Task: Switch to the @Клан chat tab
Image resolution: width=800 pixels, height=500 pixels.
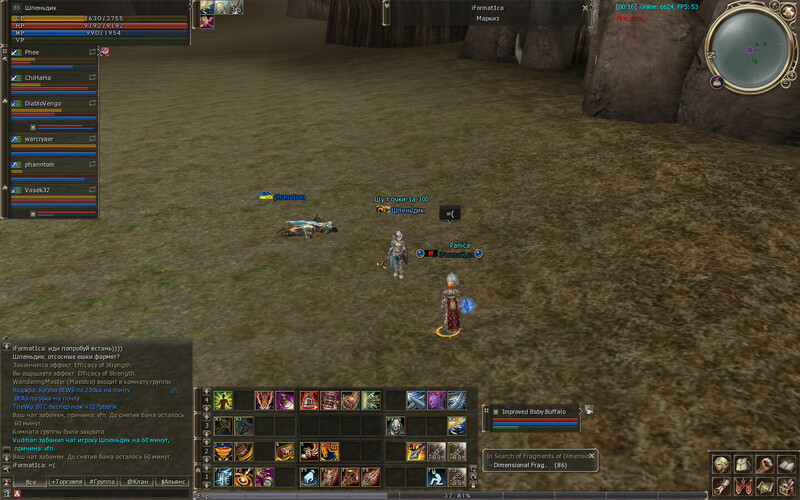Action: coord(137,481)
